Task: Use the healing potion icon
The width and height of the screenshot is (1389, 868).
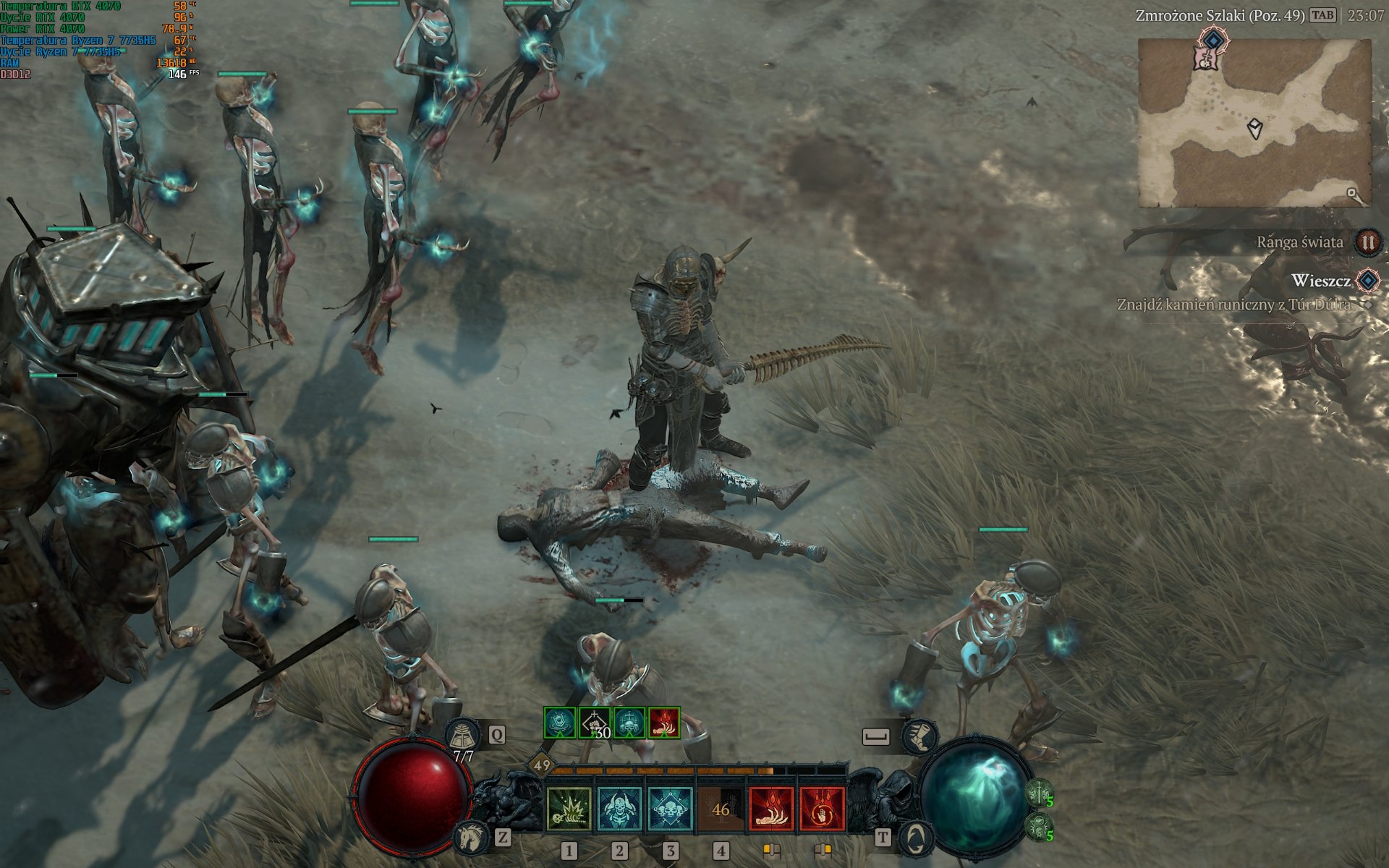Action: point(463,736)
